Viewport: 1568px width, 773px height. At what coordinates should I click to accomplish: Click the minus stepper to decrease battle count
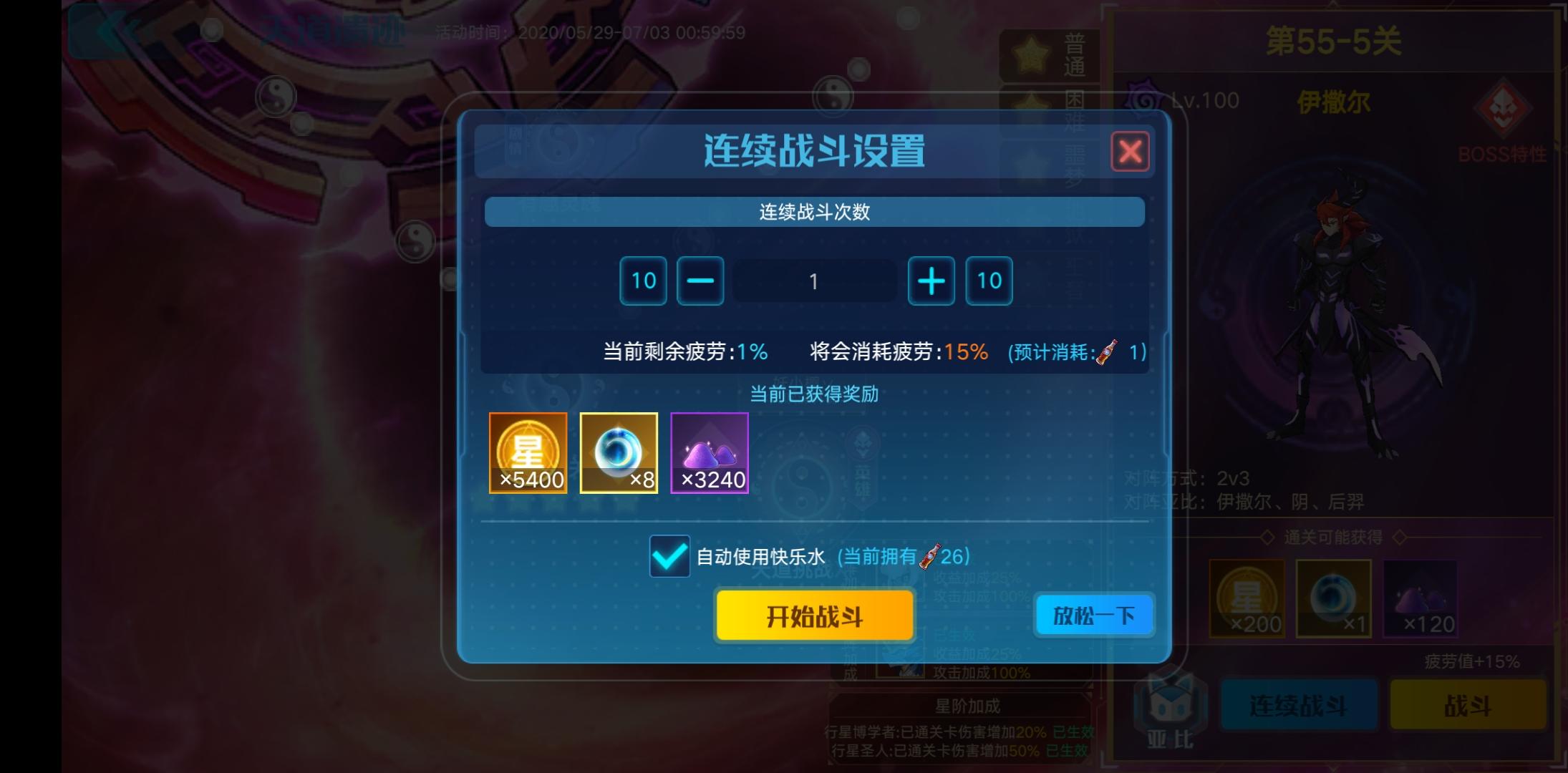point(700,281)
